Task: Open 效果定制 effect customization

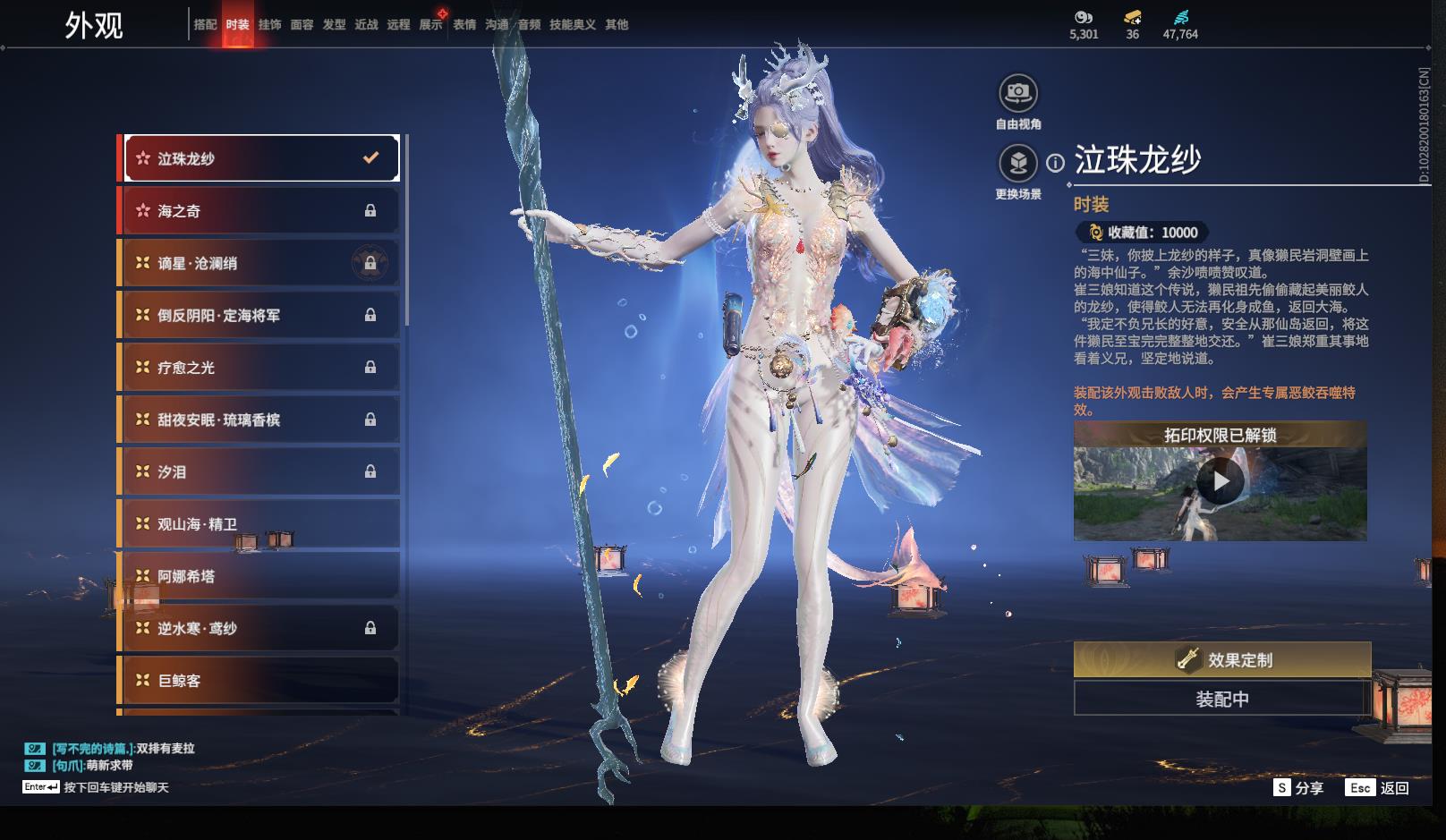Action: pyautogui.click(x=1221, y=660)
